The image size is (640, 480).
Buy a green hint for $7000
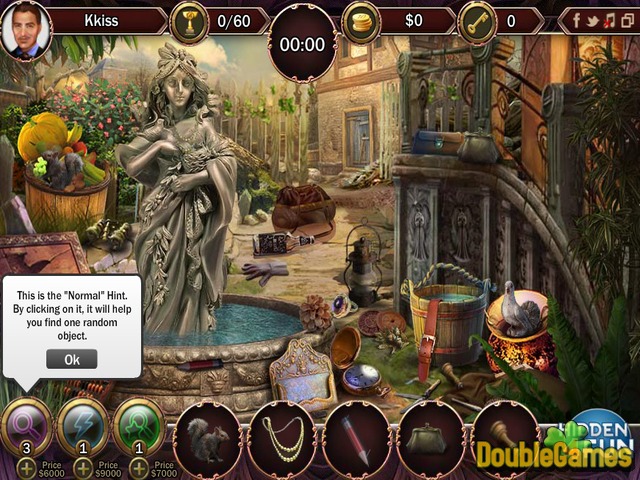point(138,468)
